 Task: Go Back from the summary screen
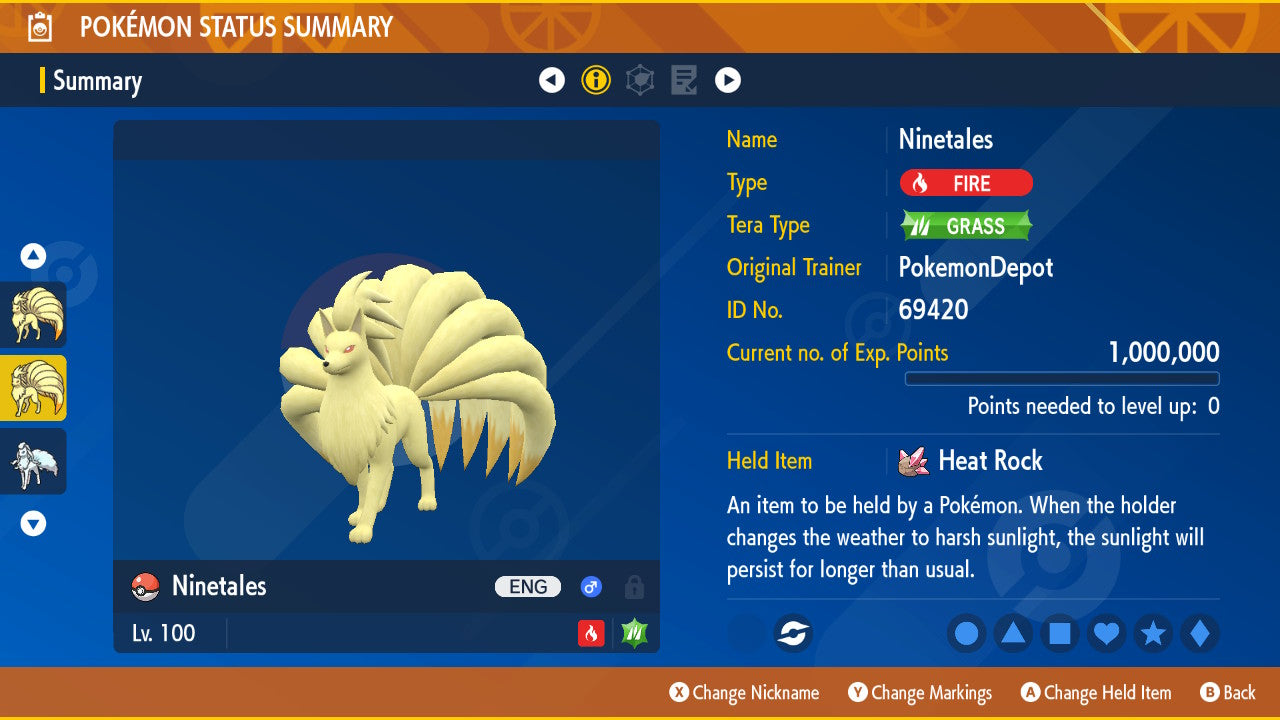click(x=1228, y=693)
